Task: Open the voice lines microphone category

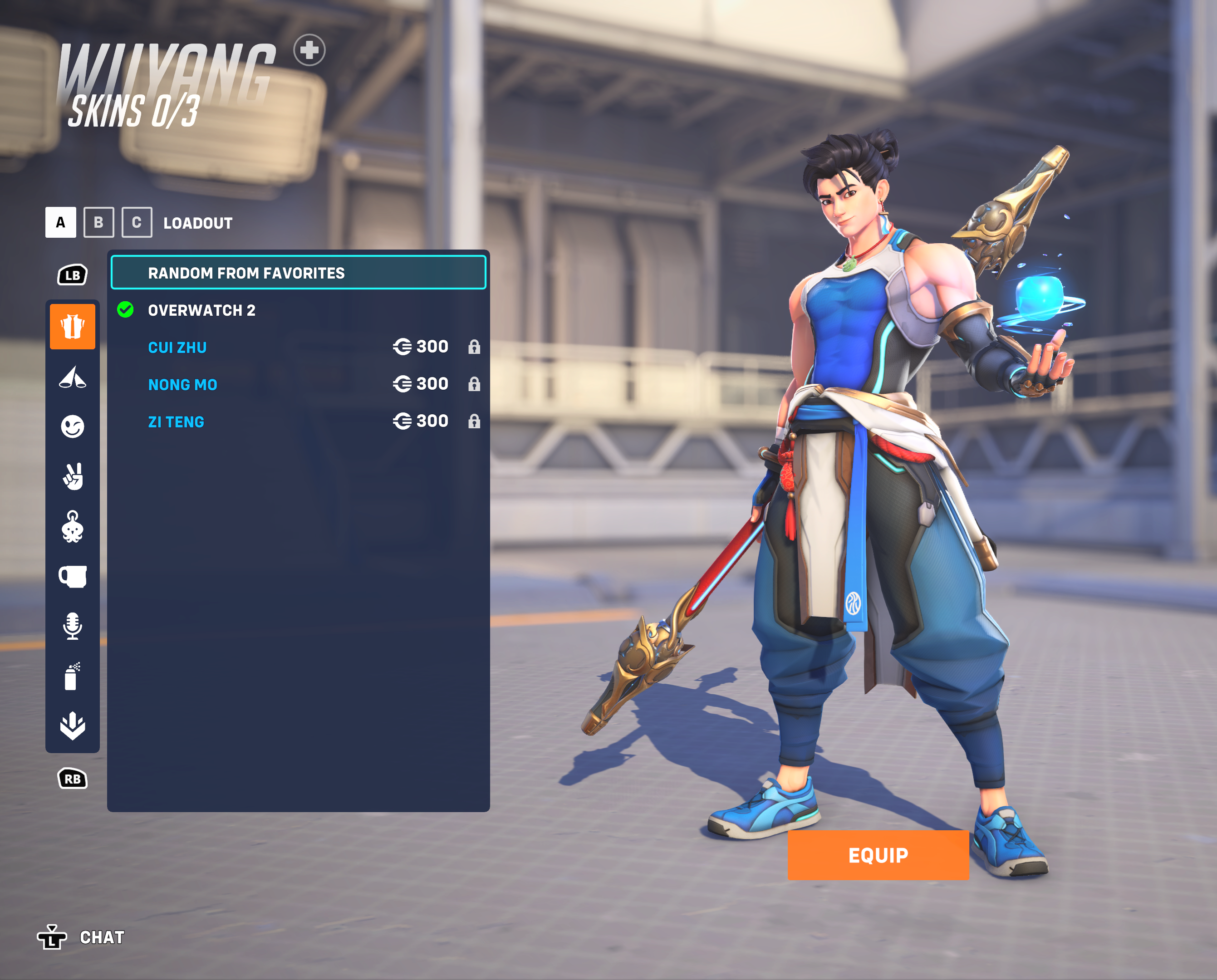Action: 72,626
